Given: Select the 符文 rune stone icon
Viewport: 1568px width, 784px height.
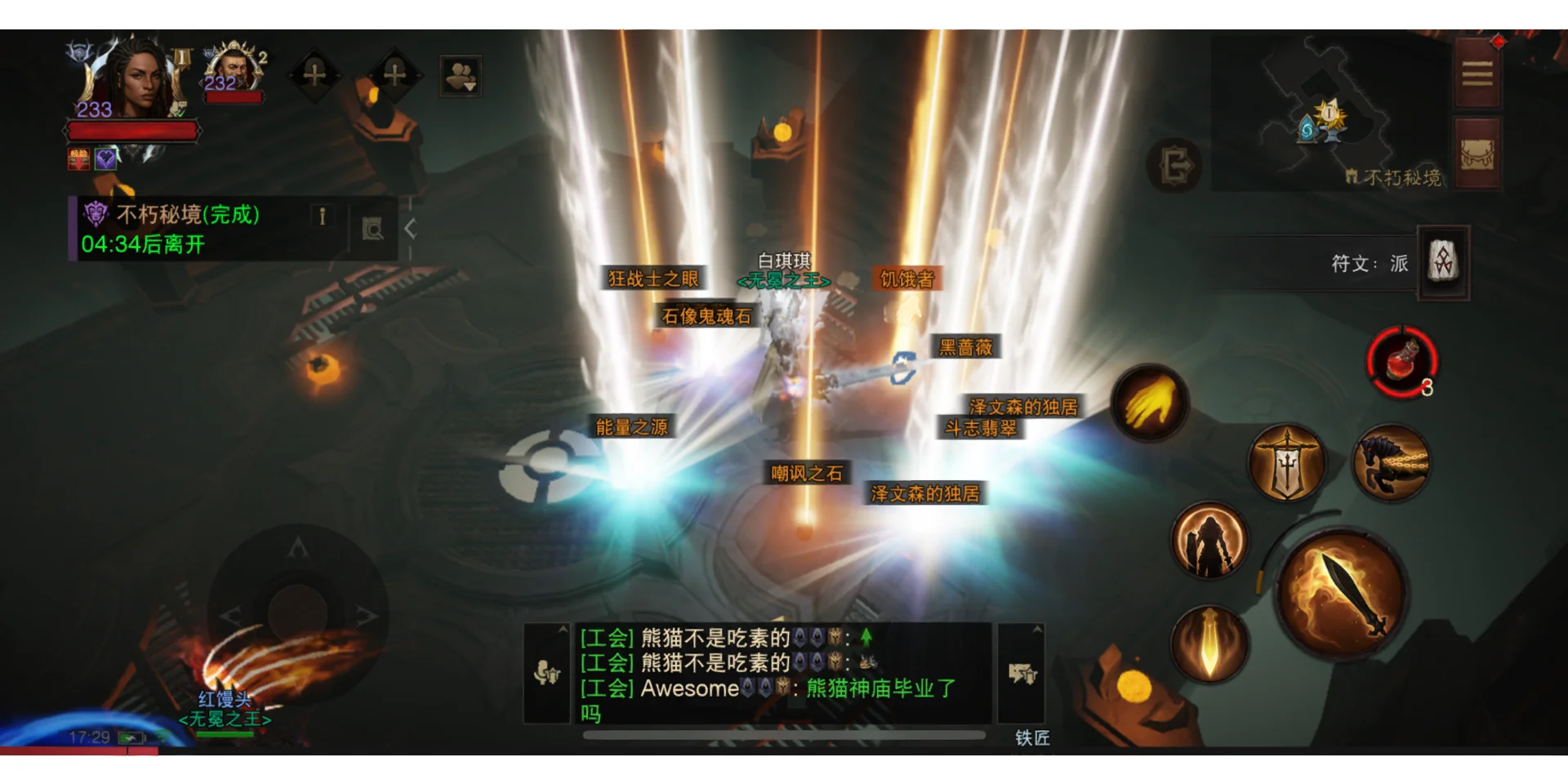Looking at the screenshot, I should tap(1443, 263).
